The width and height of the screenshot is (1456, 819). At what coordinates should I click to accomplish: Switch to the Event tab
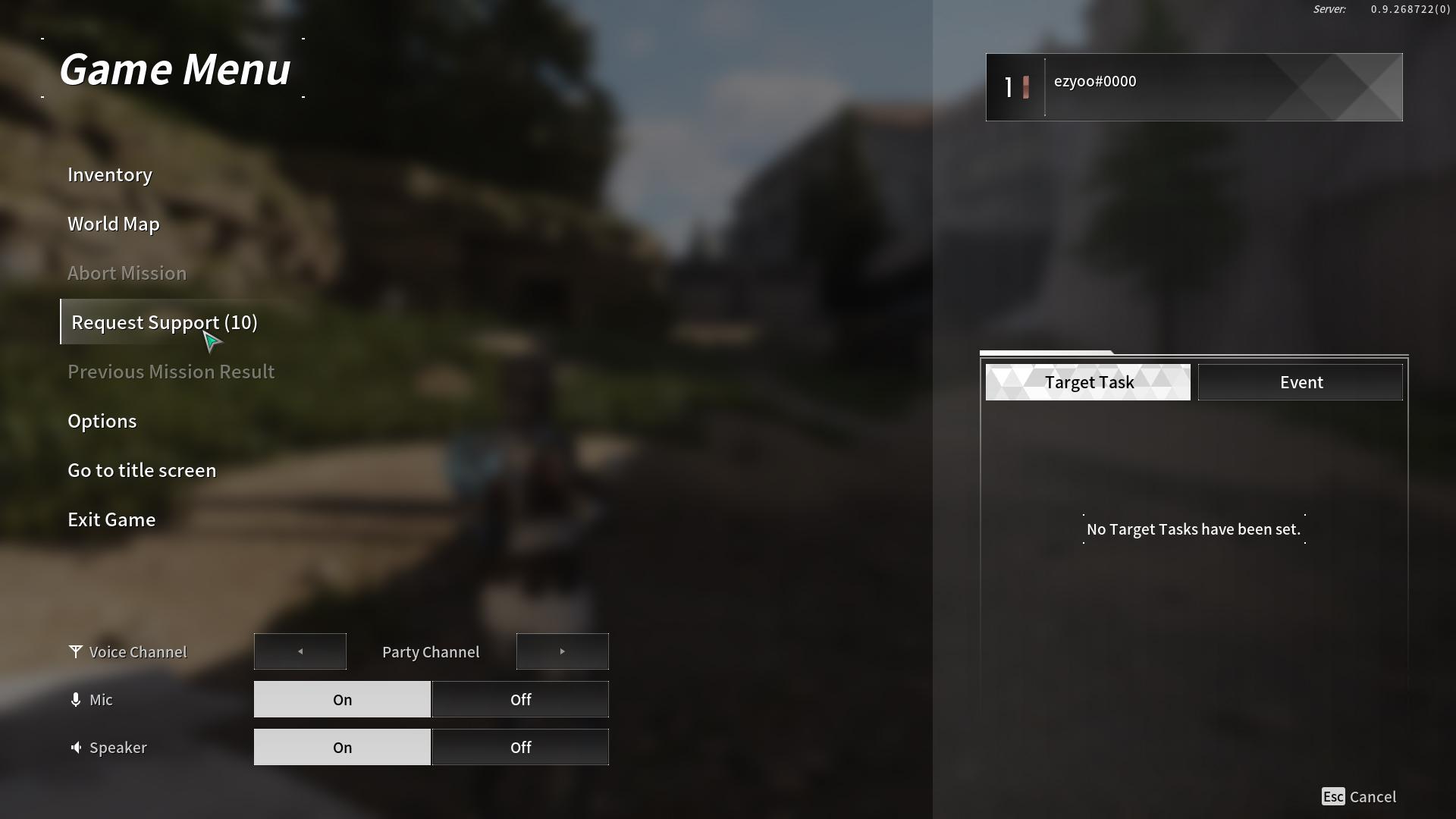(x=1301, y=382)
